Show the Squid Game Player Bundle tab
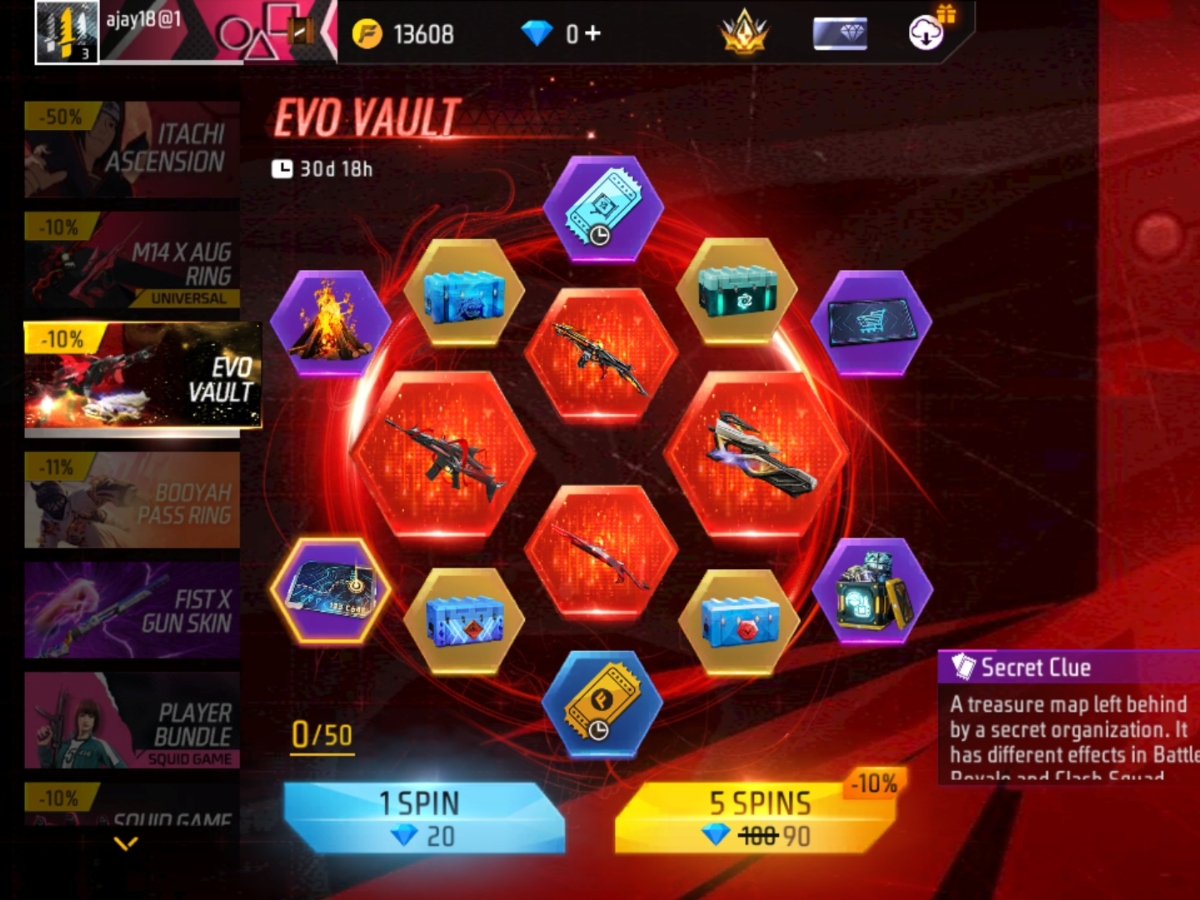Screen dimensions: 1200x900 (132, 720)
